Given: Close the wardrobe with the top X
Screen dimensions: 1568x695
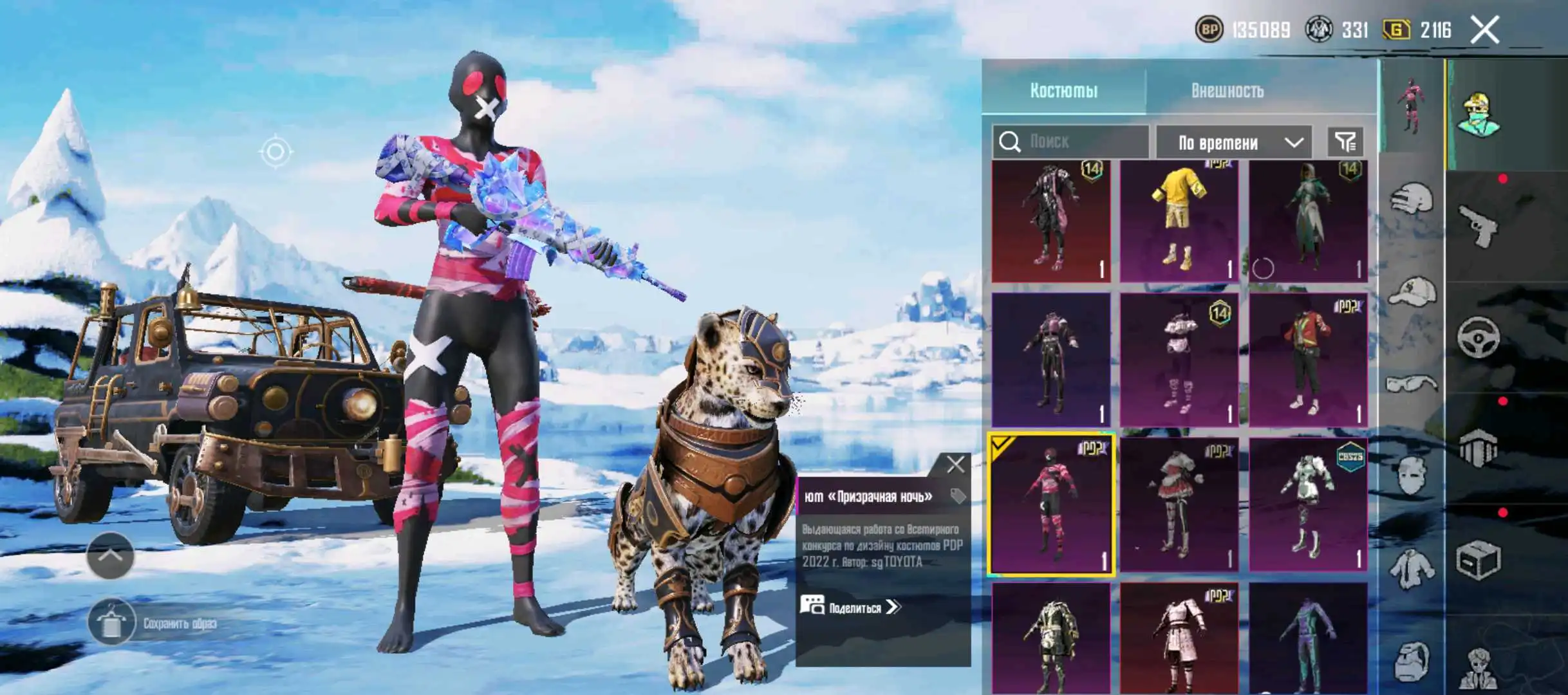Looking at the screenshot, I should click(x=1484, y=30).
